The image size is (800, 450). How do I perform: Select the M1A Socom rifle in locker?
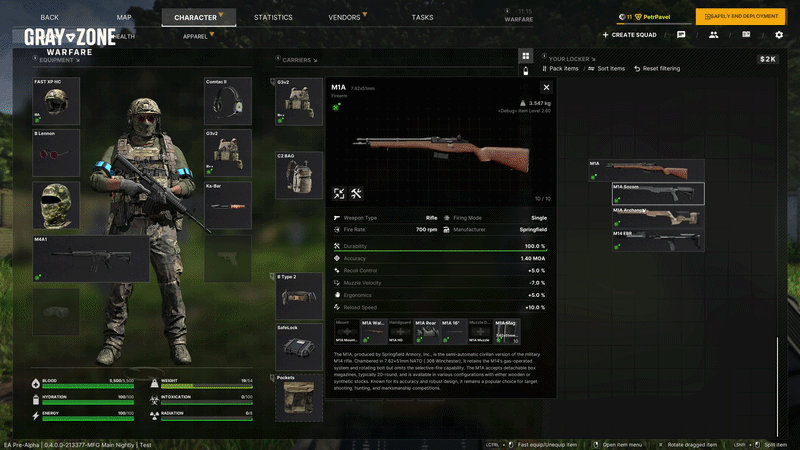click(657, 193)
